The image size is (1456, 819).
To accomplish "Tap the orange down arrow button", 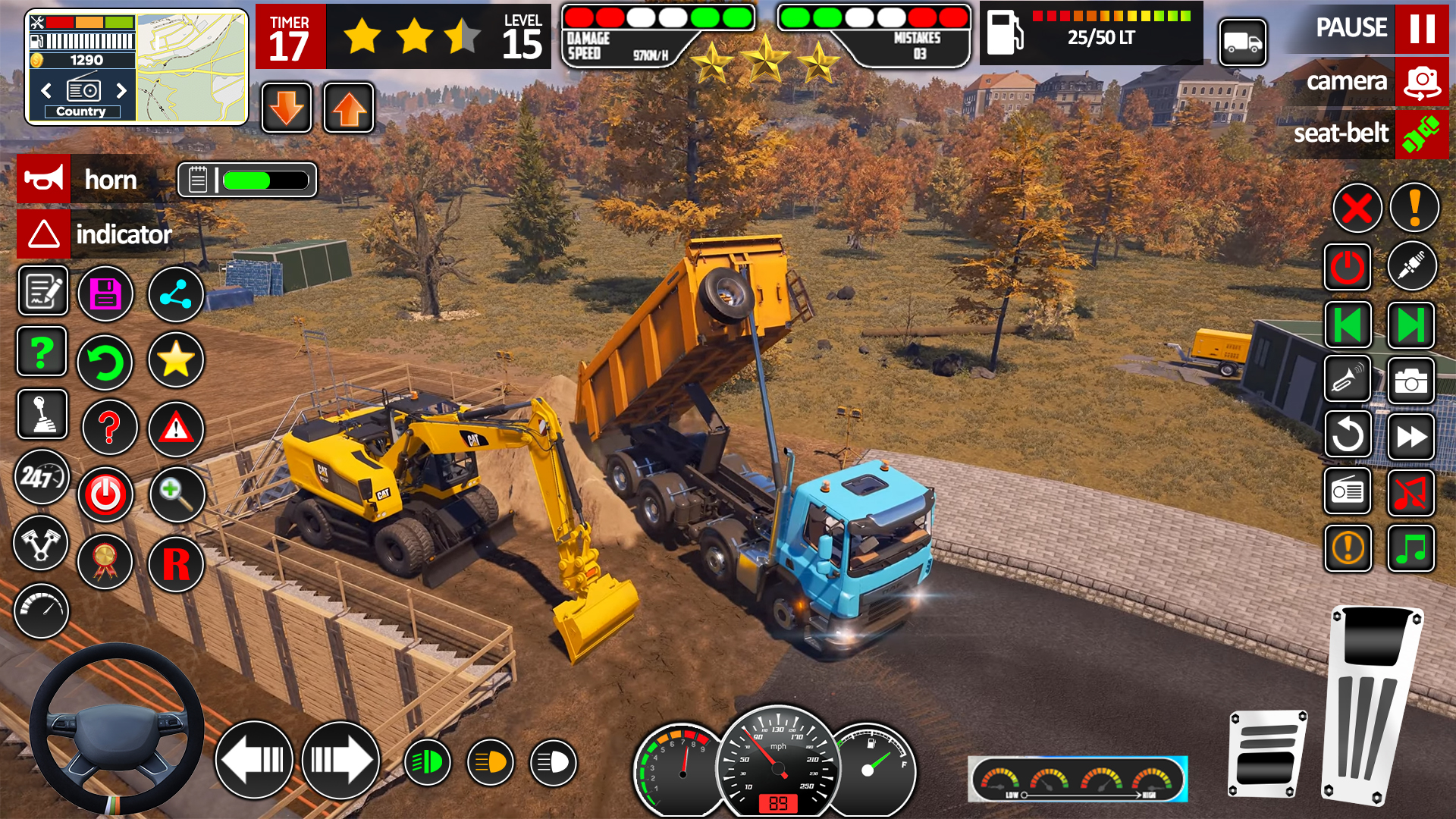I will point(287,108).
